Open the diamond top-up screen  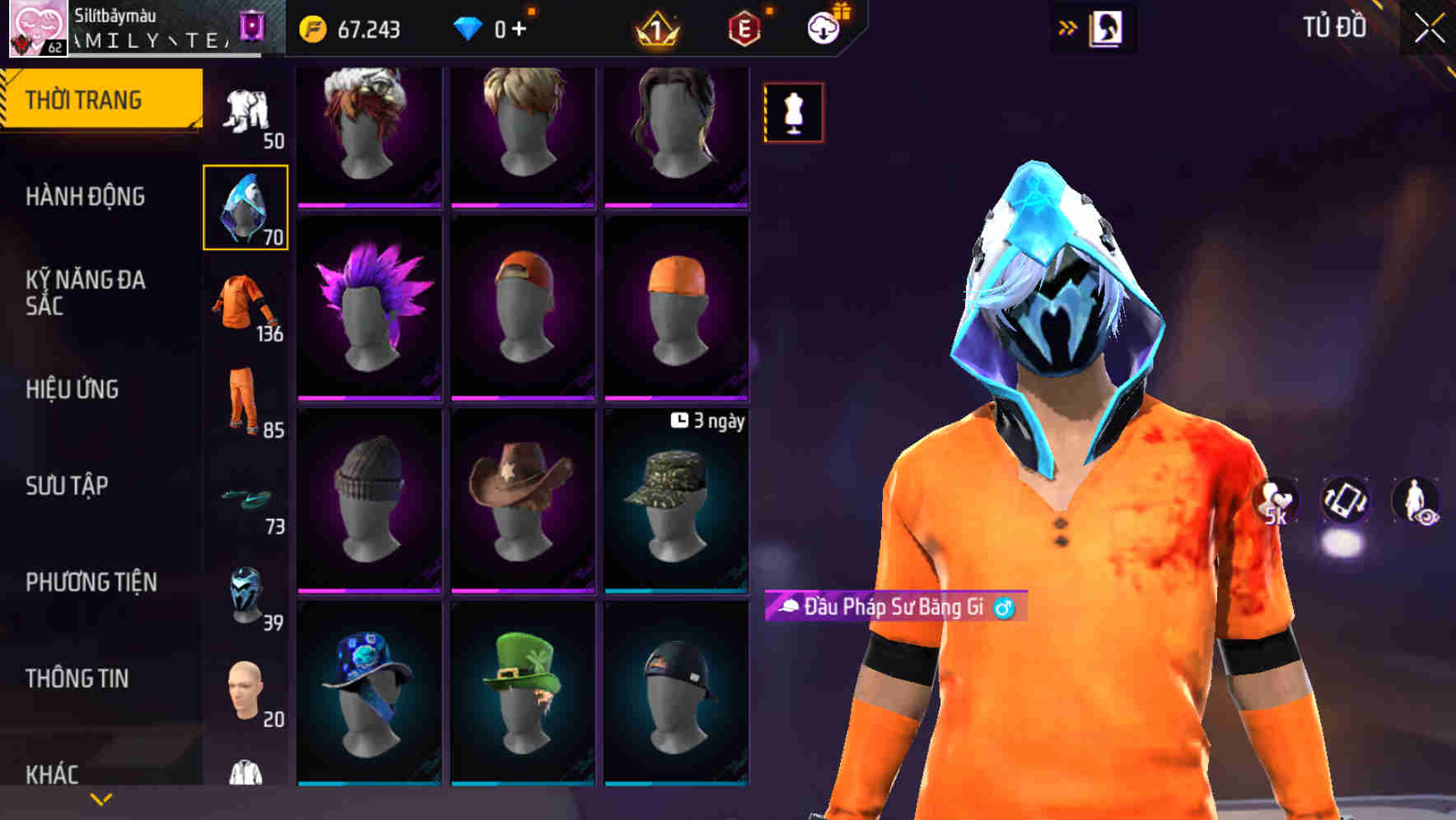tap(494, 29)
